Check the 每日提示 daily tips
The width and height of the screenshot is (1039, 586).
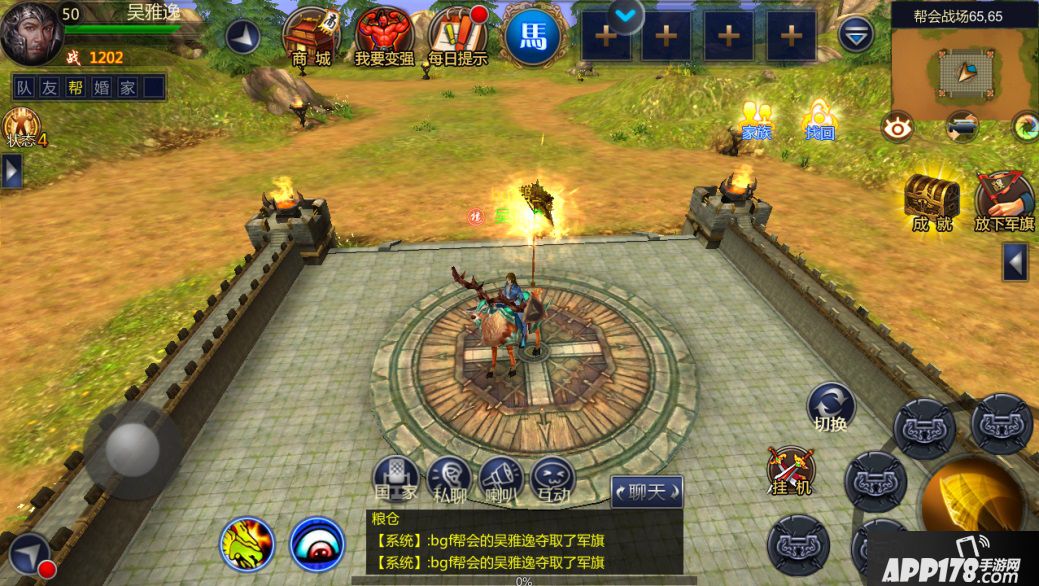457,36
